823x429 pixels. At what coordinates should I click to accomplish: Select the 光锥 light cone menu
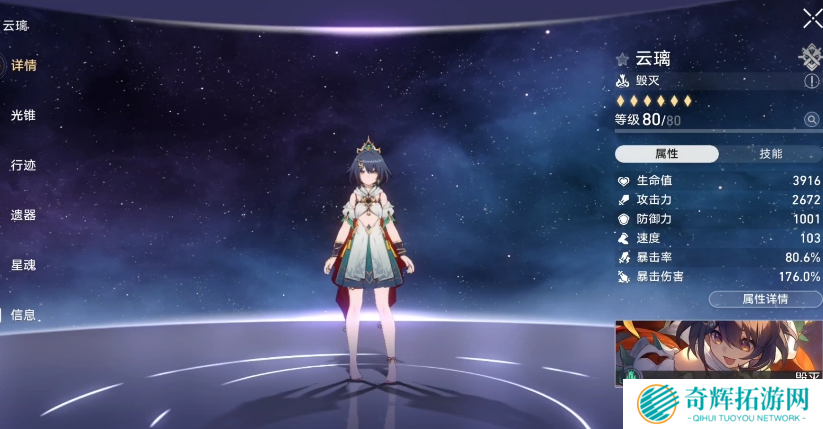[23, 115]
